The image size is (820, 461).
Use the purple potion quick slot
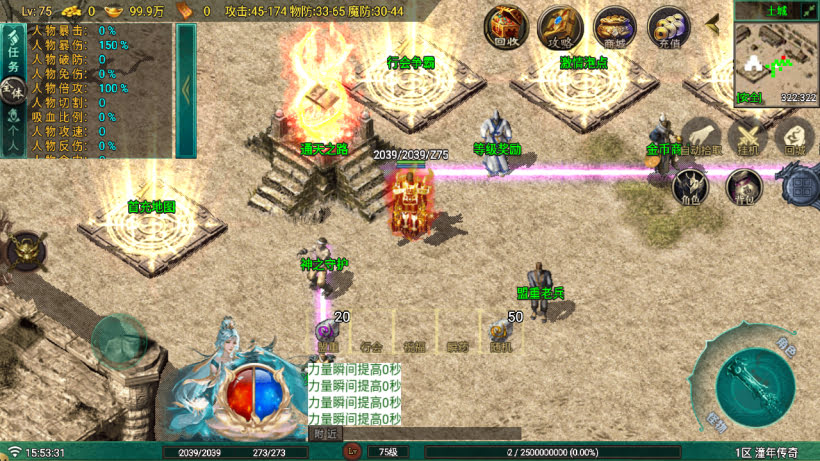point(327,332)
